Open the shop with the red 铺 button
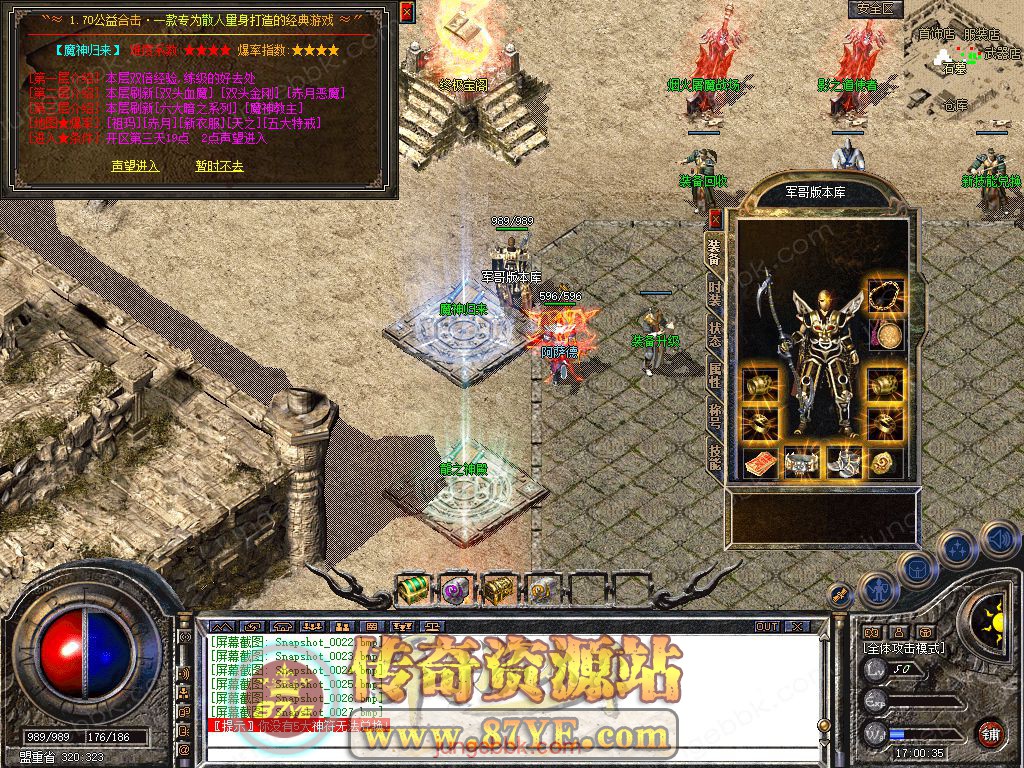 [x=990, y=733]
